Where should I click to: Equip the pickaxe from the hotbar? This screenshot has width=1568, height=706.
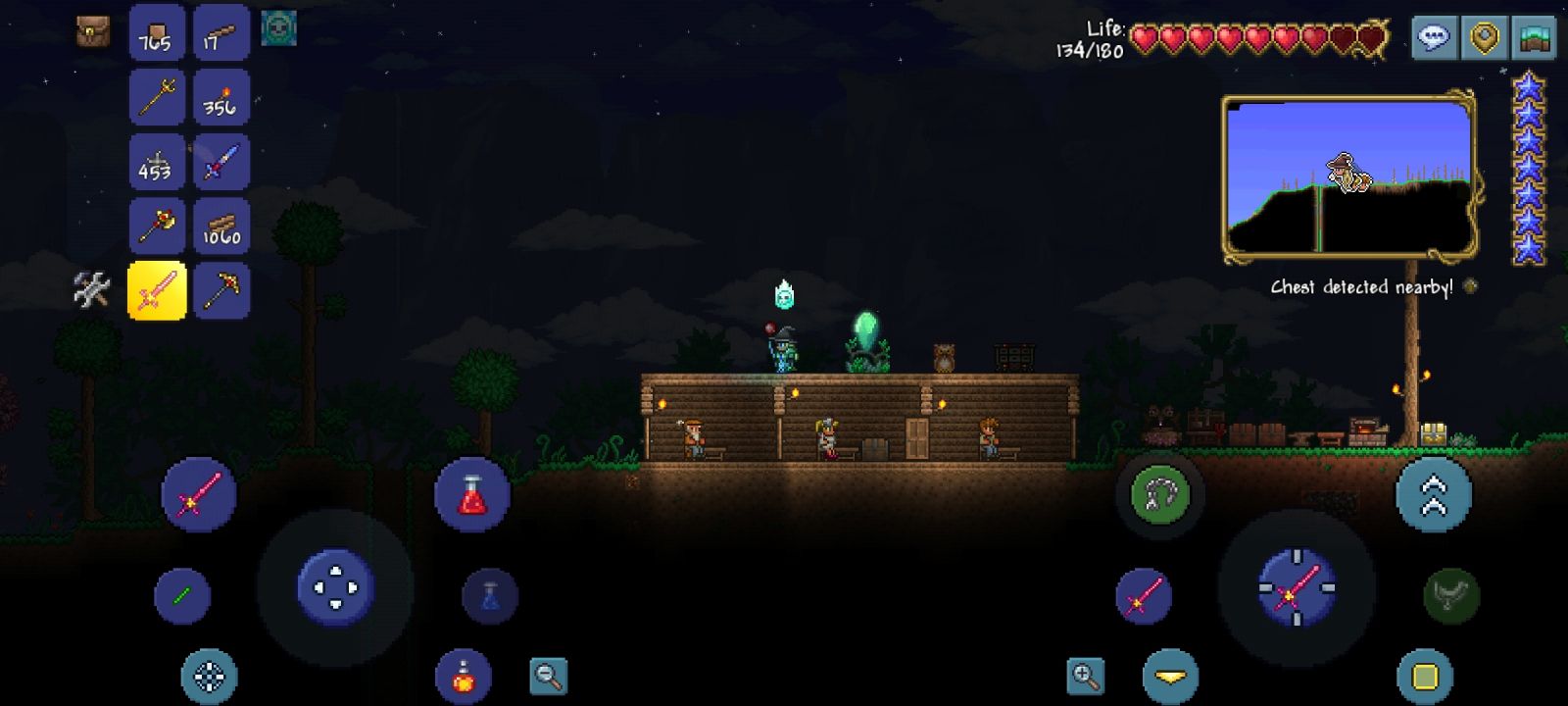[221, 288]
